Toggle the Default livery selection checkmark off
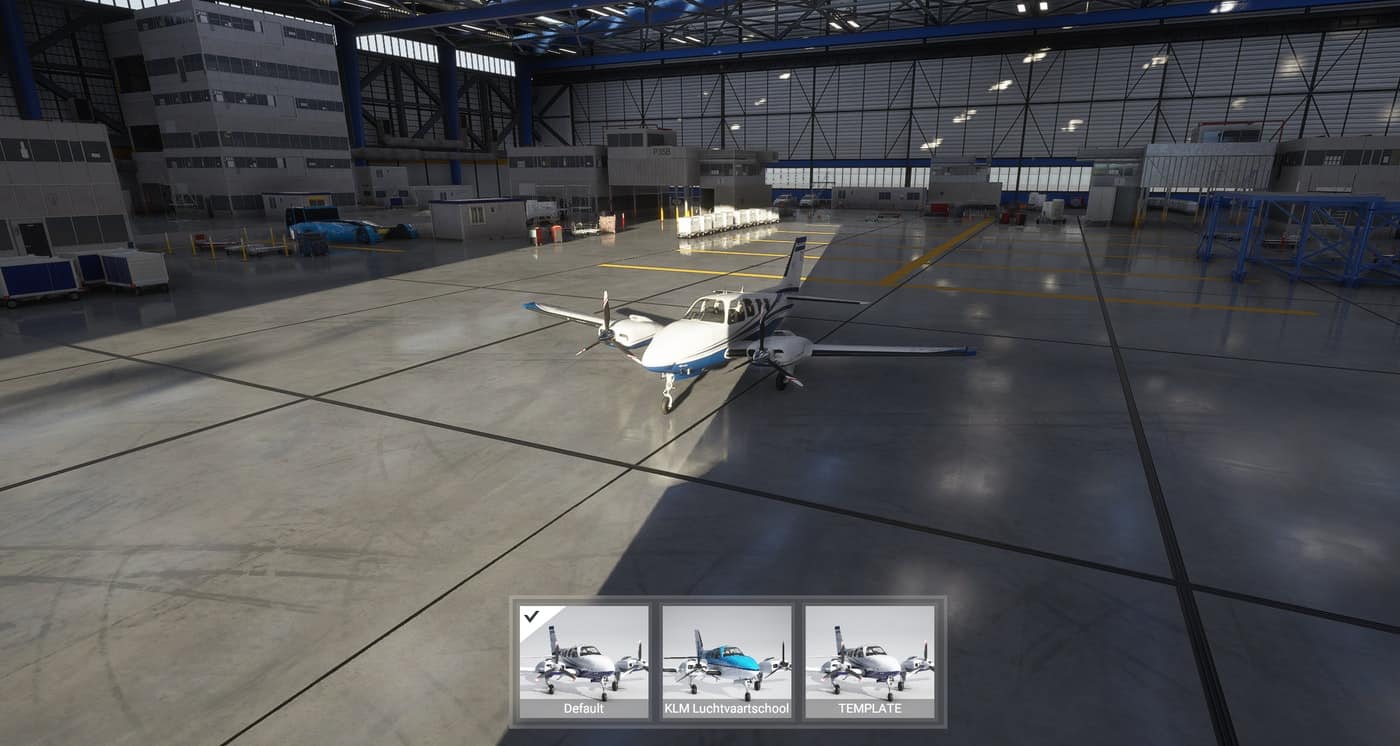Screen dimensions: 1400x746 [x=531, y=617]
